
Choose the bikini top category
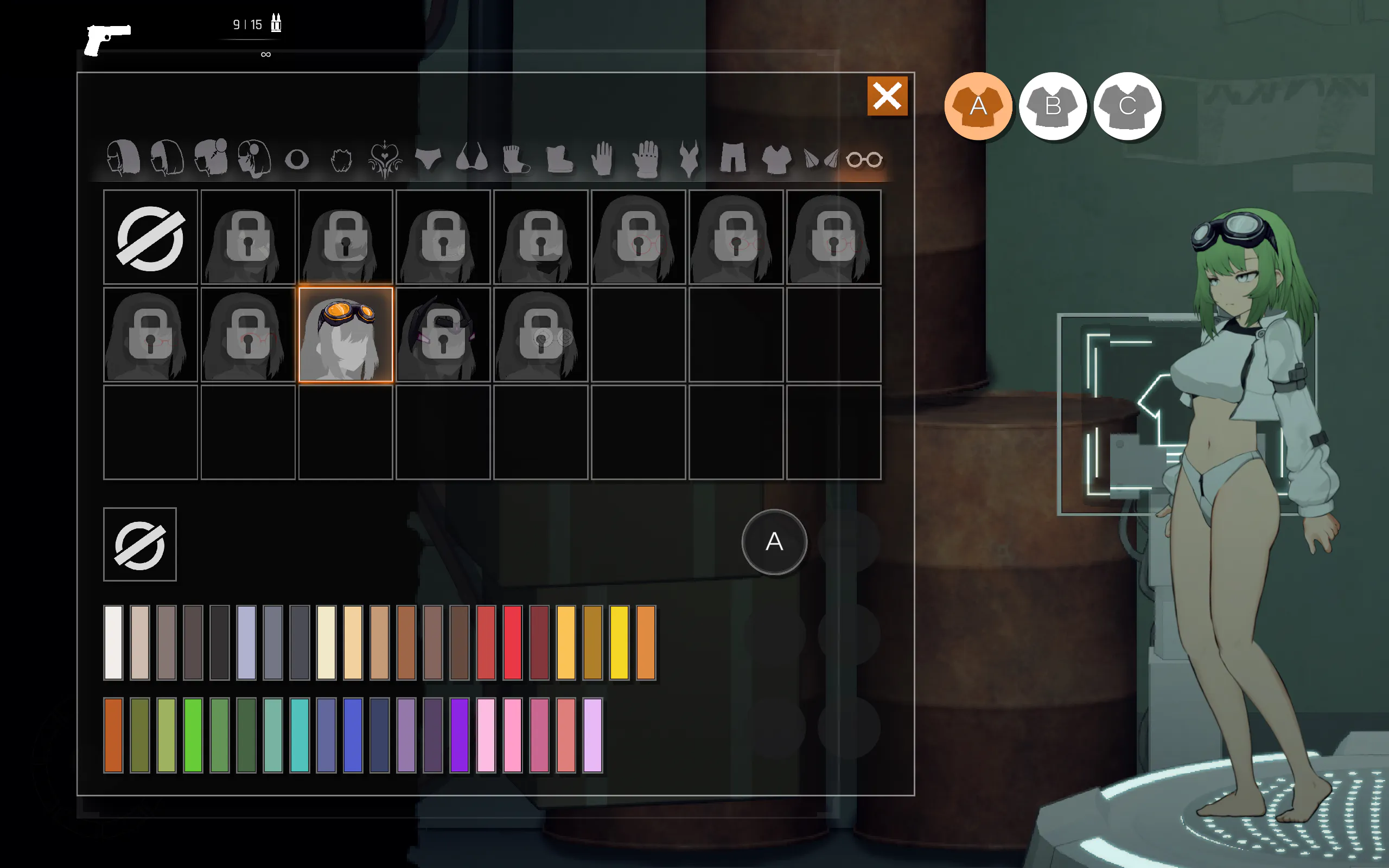pyautogui.click(x=471, y=158)
